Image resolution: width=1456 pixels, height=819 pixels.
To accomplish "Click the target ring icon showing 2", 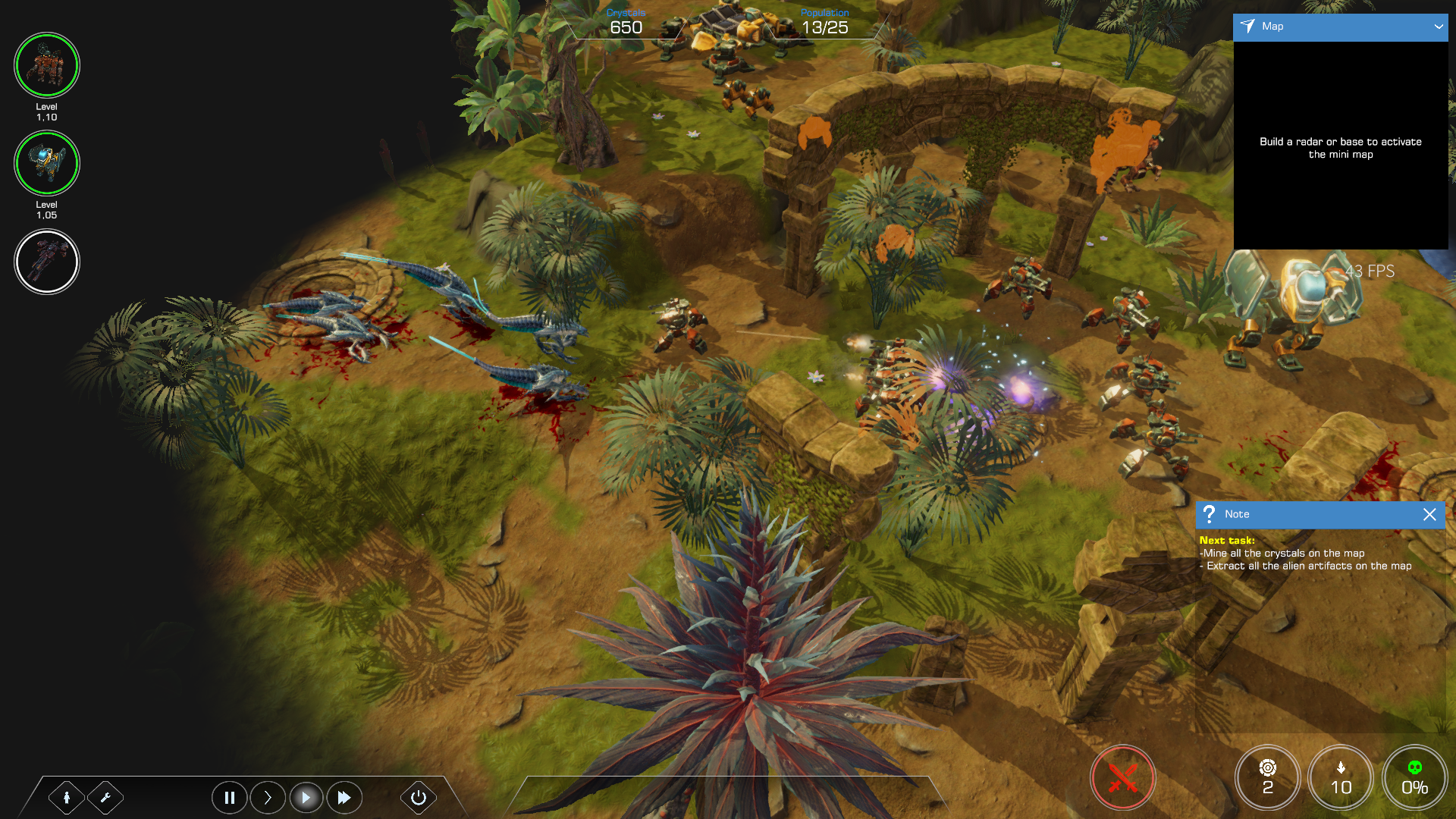I will (x=1267, y=778).
